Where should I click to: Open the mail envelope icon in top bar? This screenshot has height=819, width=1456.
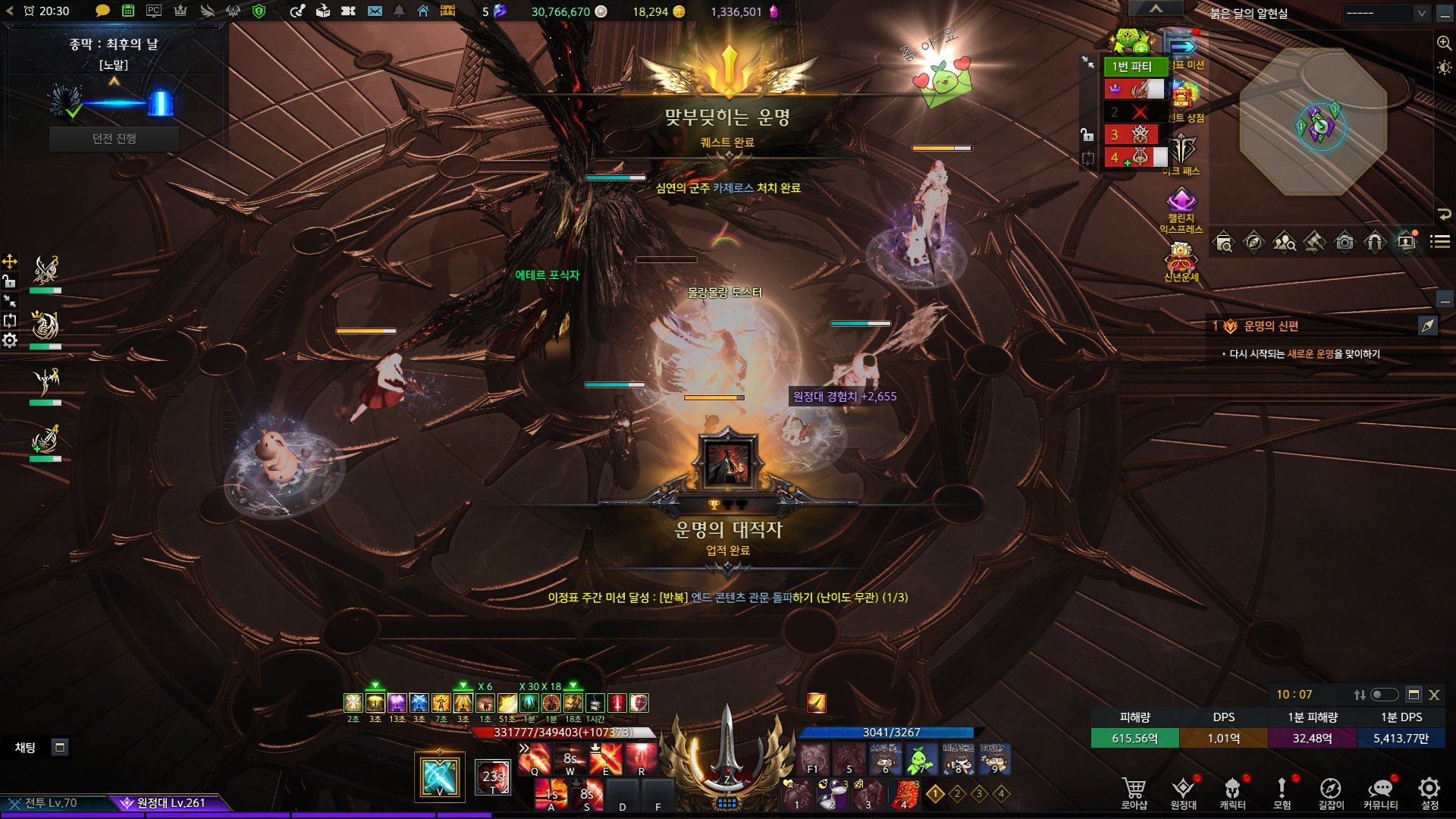coord(375,11)
